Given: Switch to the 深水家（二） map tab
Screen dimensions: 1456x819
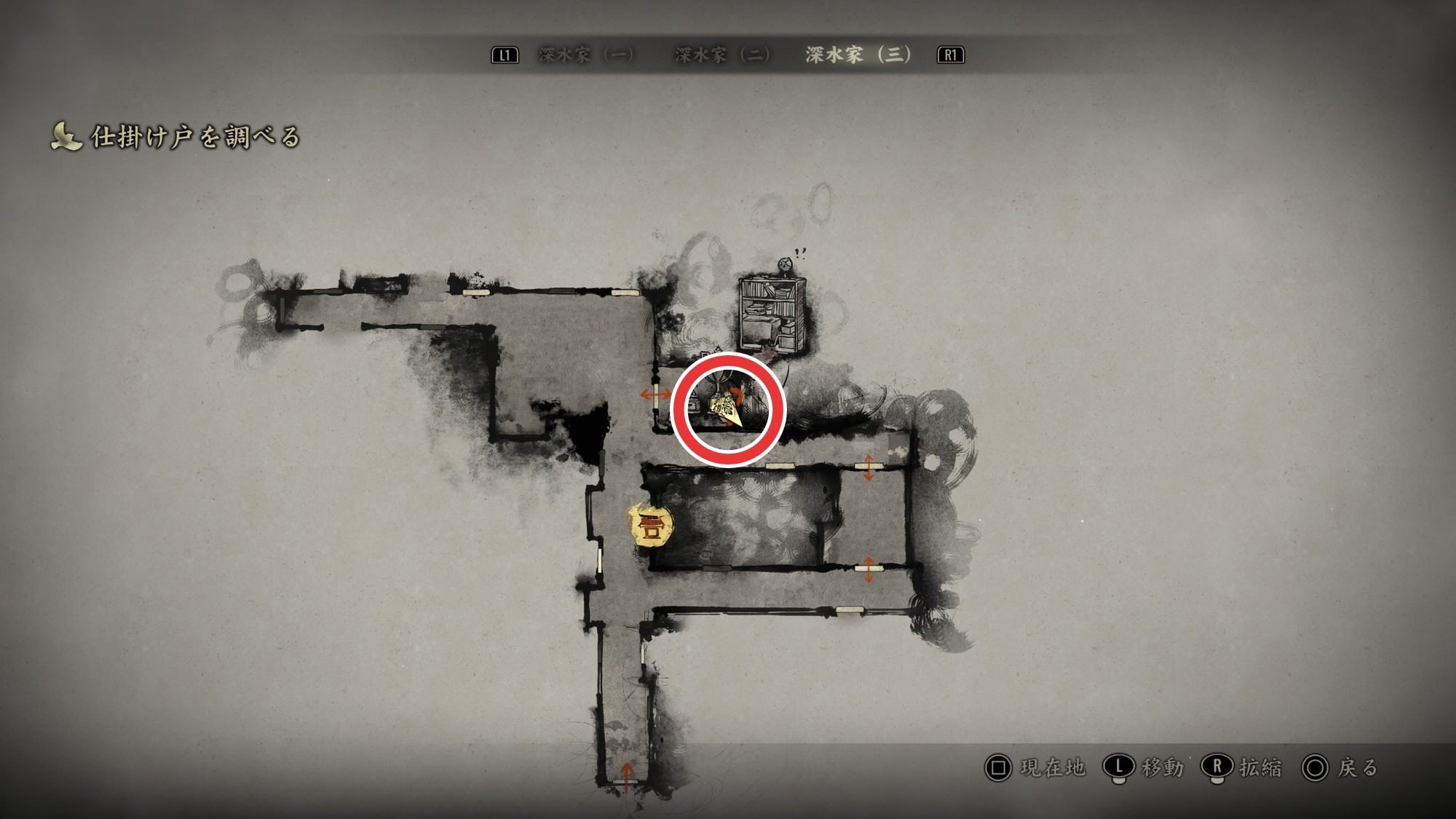Looking at the screenshot, I should [x=722, y=55].
